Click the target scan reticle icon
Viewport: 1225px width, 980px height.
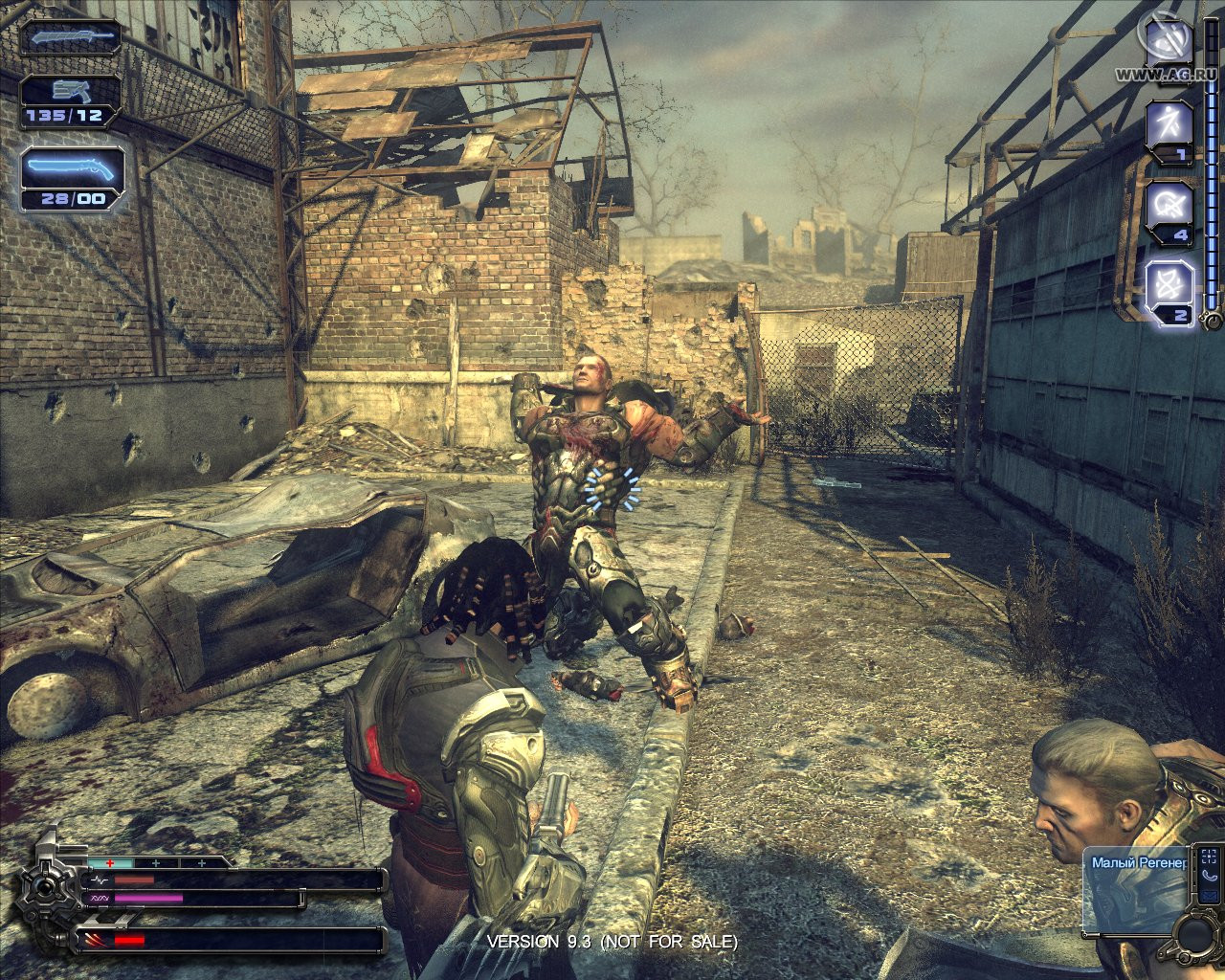pos(1211,855)
